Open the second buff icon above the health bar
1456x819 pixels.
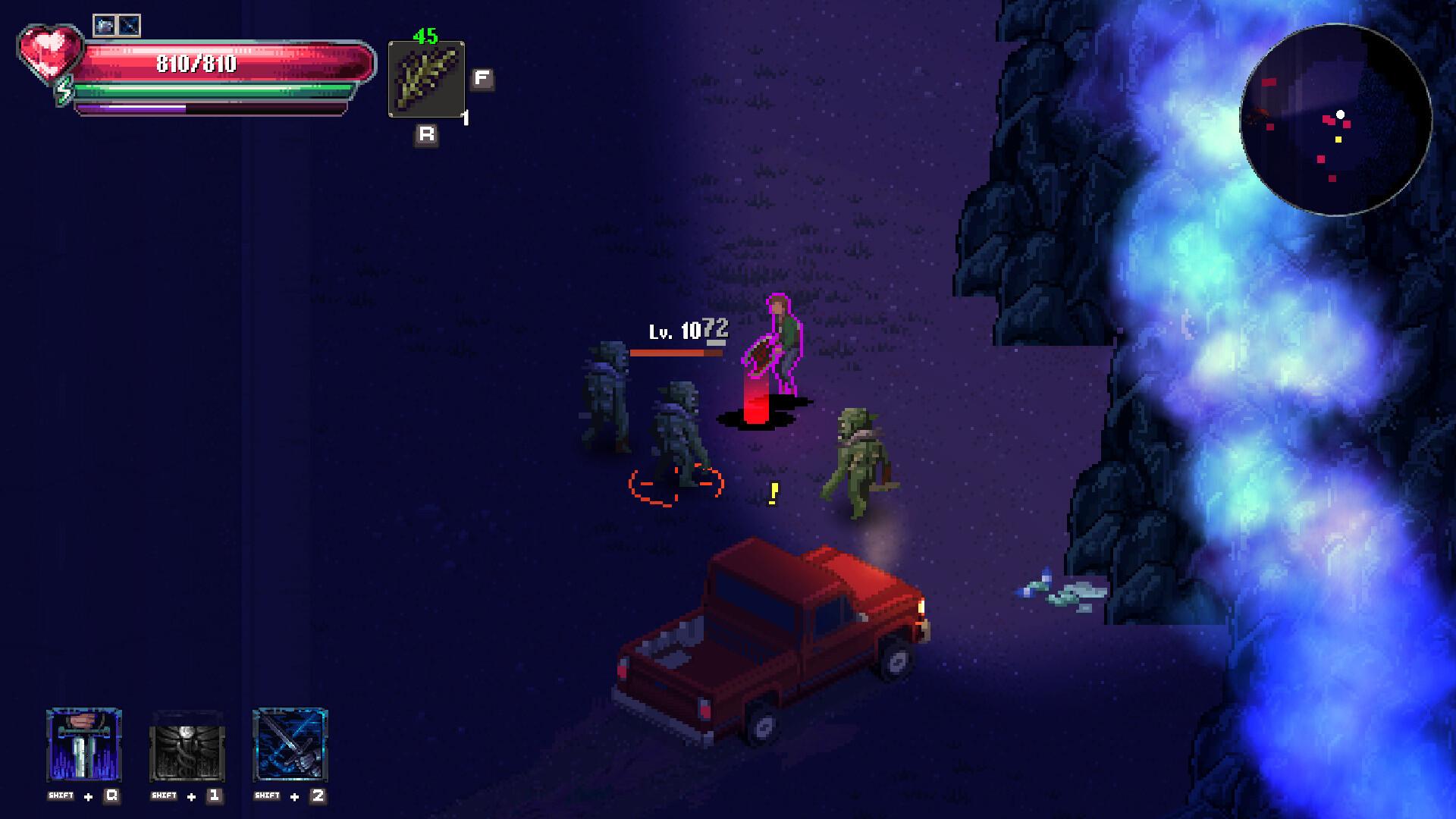point(130,24)
